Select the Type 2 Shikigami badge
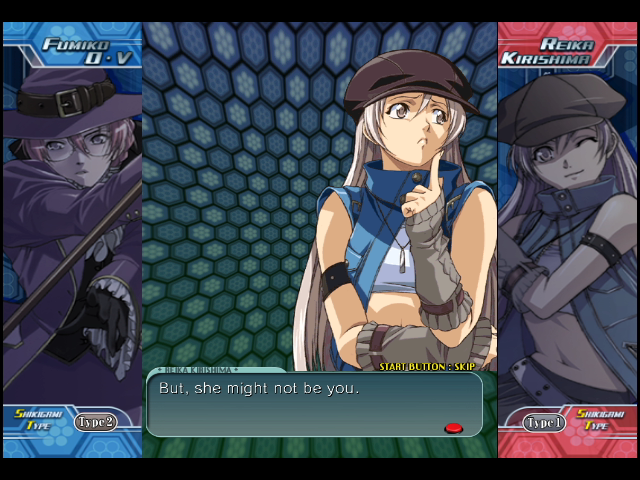Screen dimensions: 640x480 tap(95, 422)
